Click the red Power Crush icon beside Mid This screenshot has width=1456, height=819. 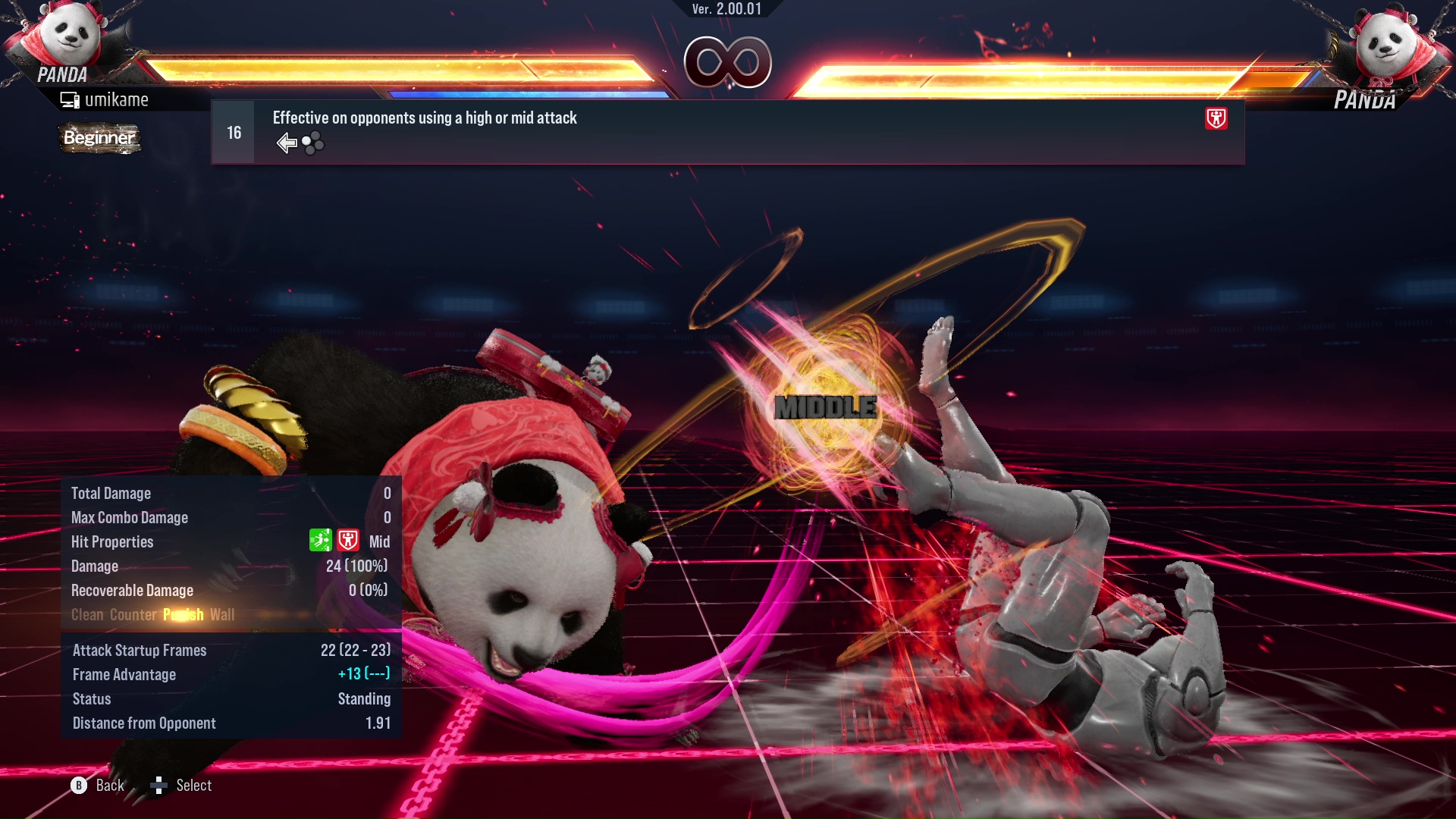click(x=347, y=541)
